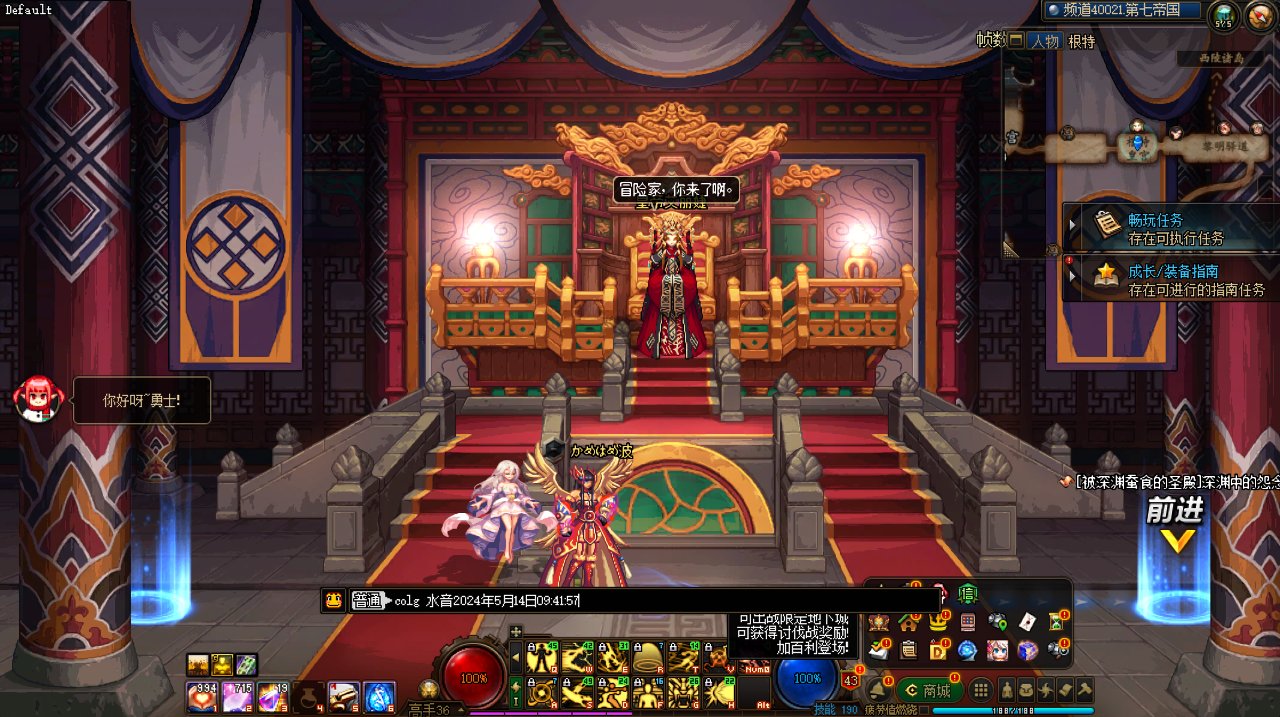This screenshot has height=717, width=1280.
Task: Open the grid menu button beside 商城
Action: point(981,690)
